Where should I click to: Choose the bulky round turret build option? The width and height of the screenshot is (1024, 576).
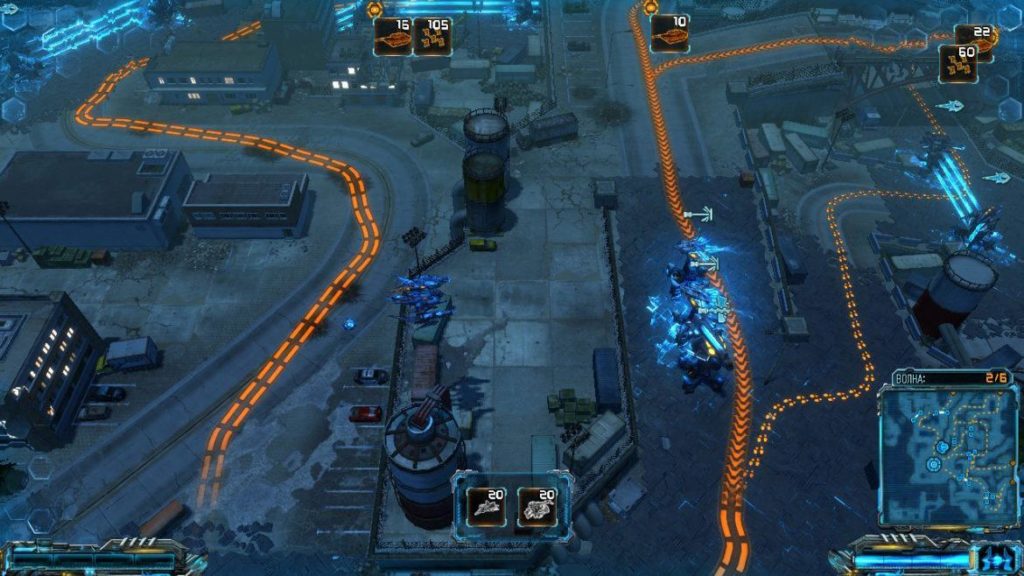[x=537, y=507]
